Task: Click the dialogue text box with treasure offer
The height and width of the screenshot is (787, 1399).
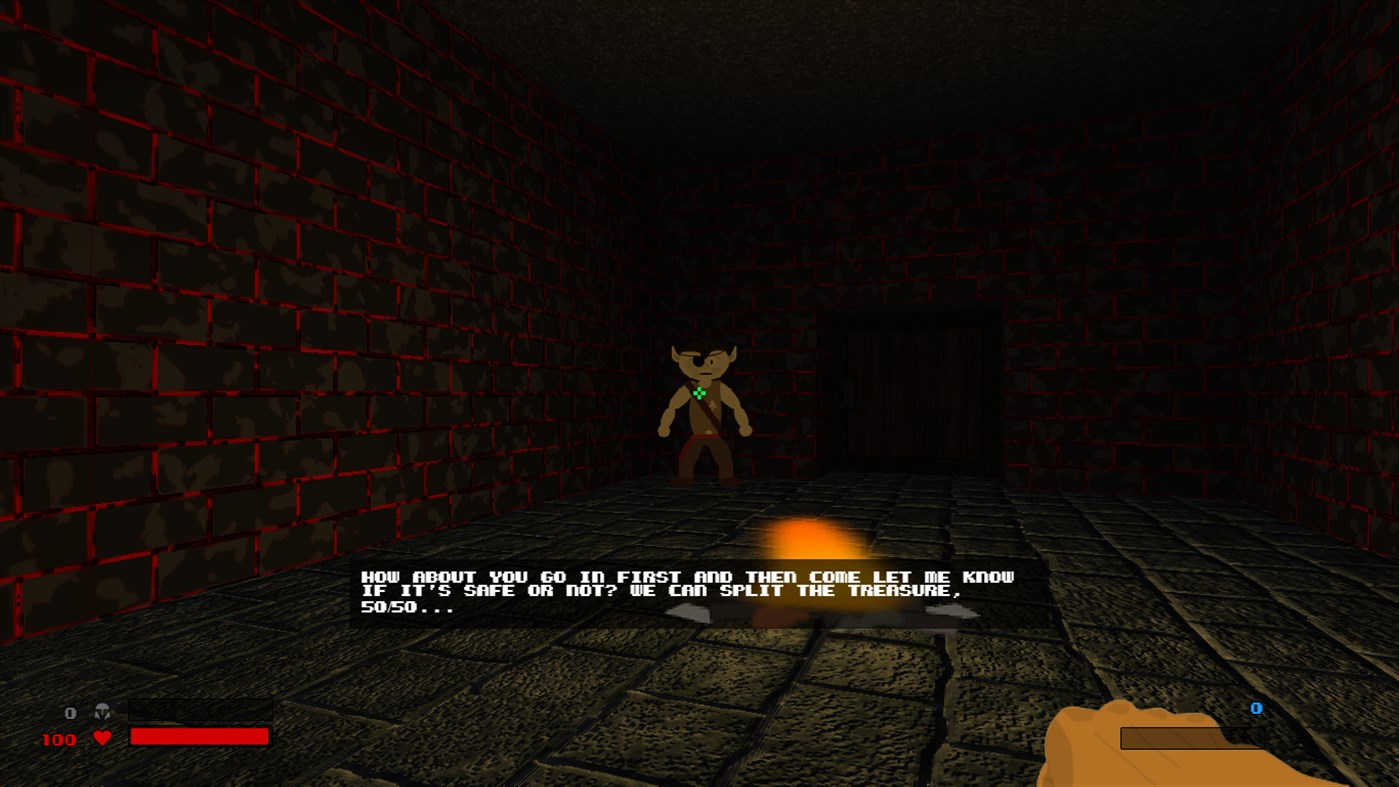Action: tap(686, 590)
